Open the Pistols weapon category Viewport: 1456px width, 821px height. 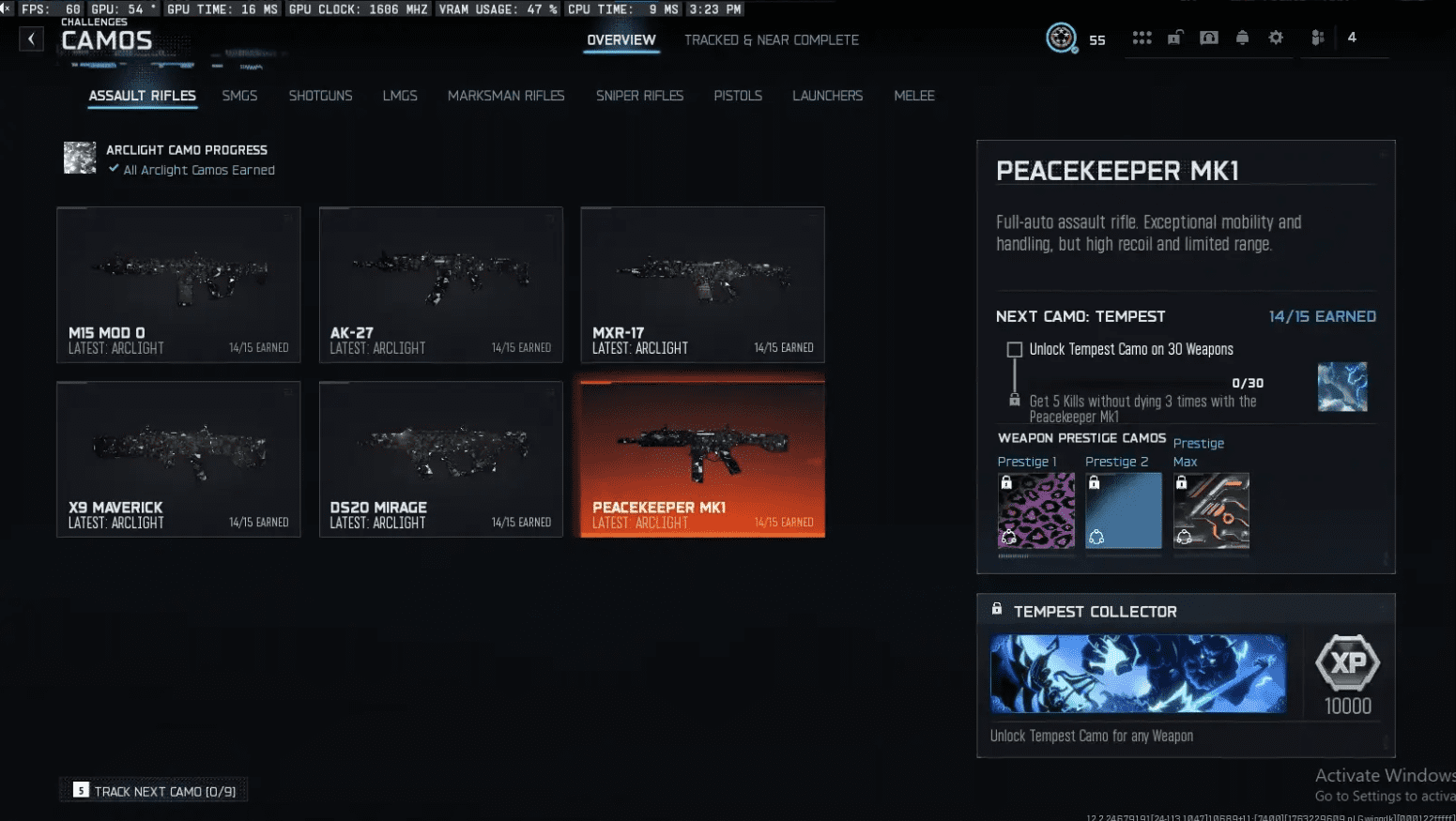738,96
